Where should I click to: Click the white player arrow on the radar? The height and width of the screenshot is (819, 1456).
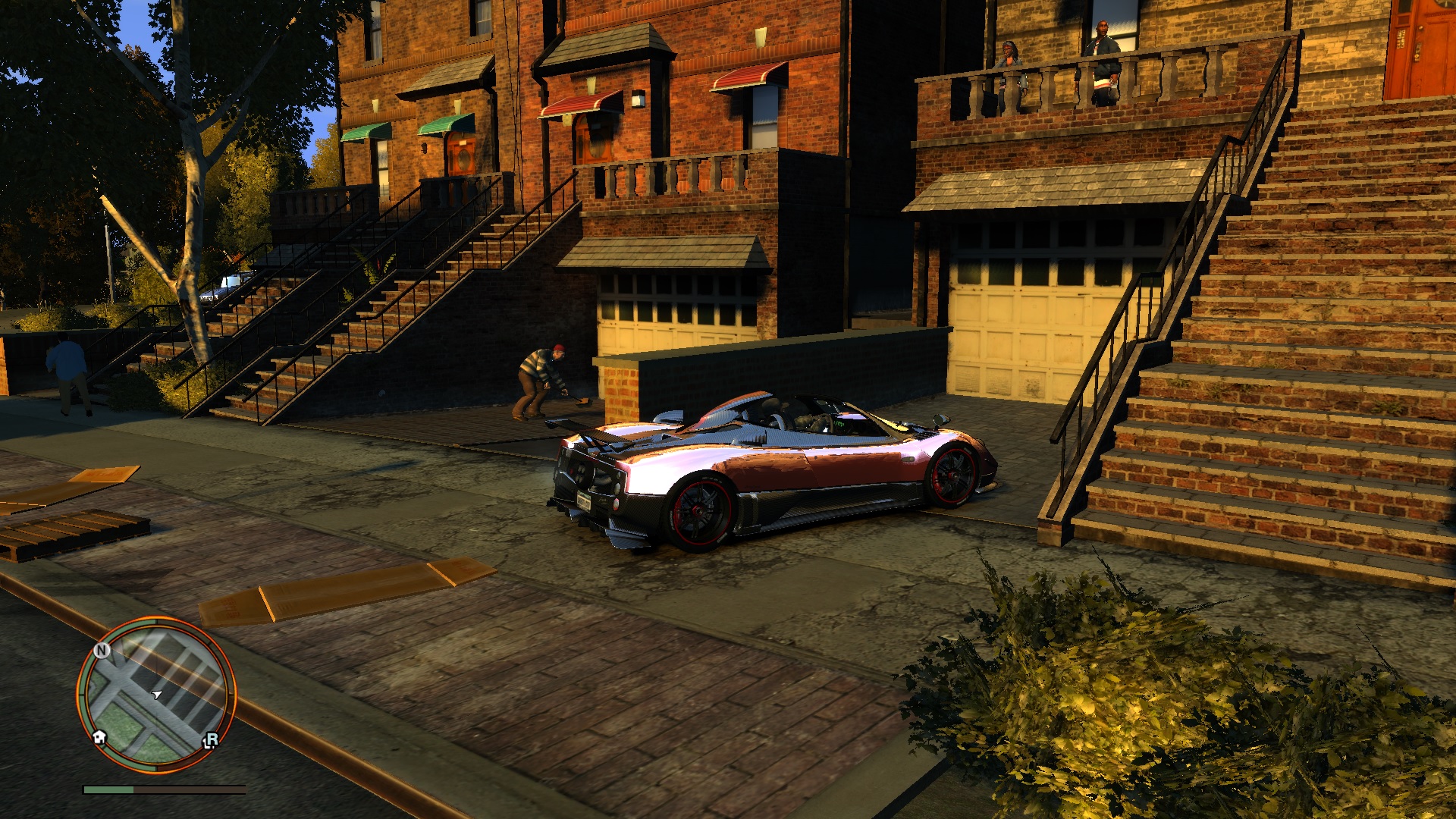[157, 694]
